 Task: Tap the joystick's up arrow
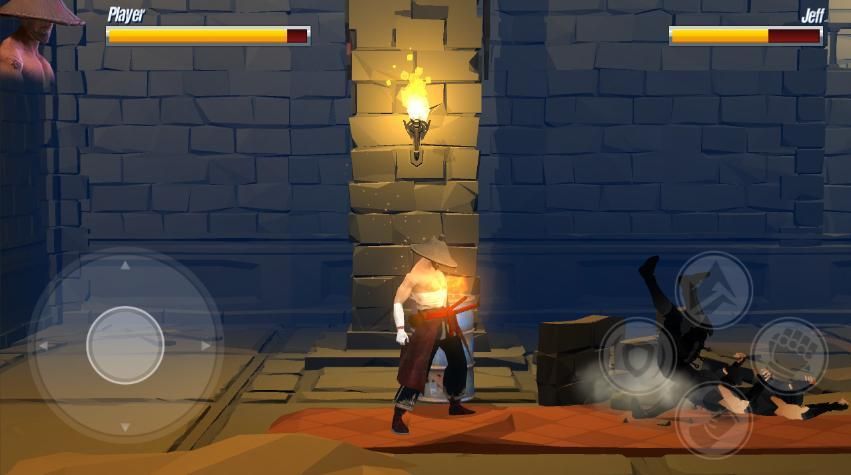click(x=125, y=266)
